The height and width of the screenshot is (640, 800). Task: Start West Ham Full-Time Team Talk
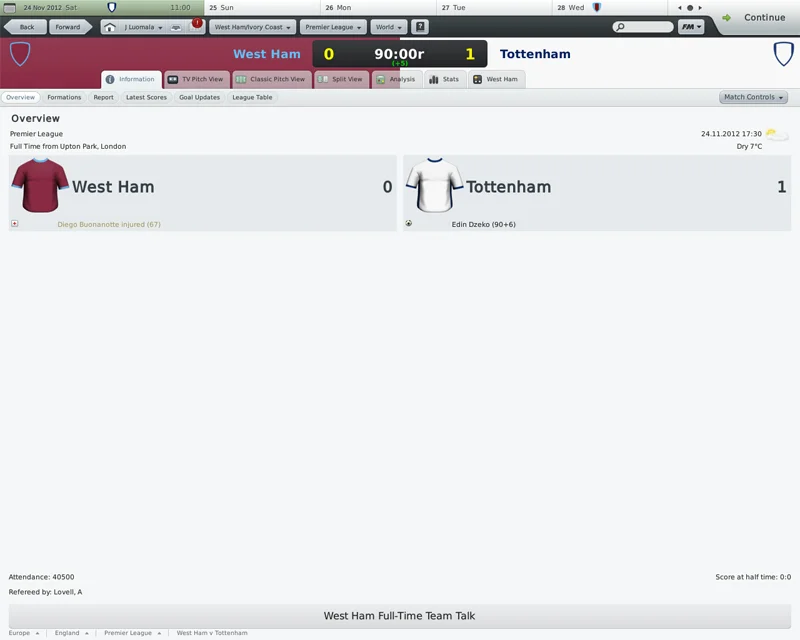[399, 616]
